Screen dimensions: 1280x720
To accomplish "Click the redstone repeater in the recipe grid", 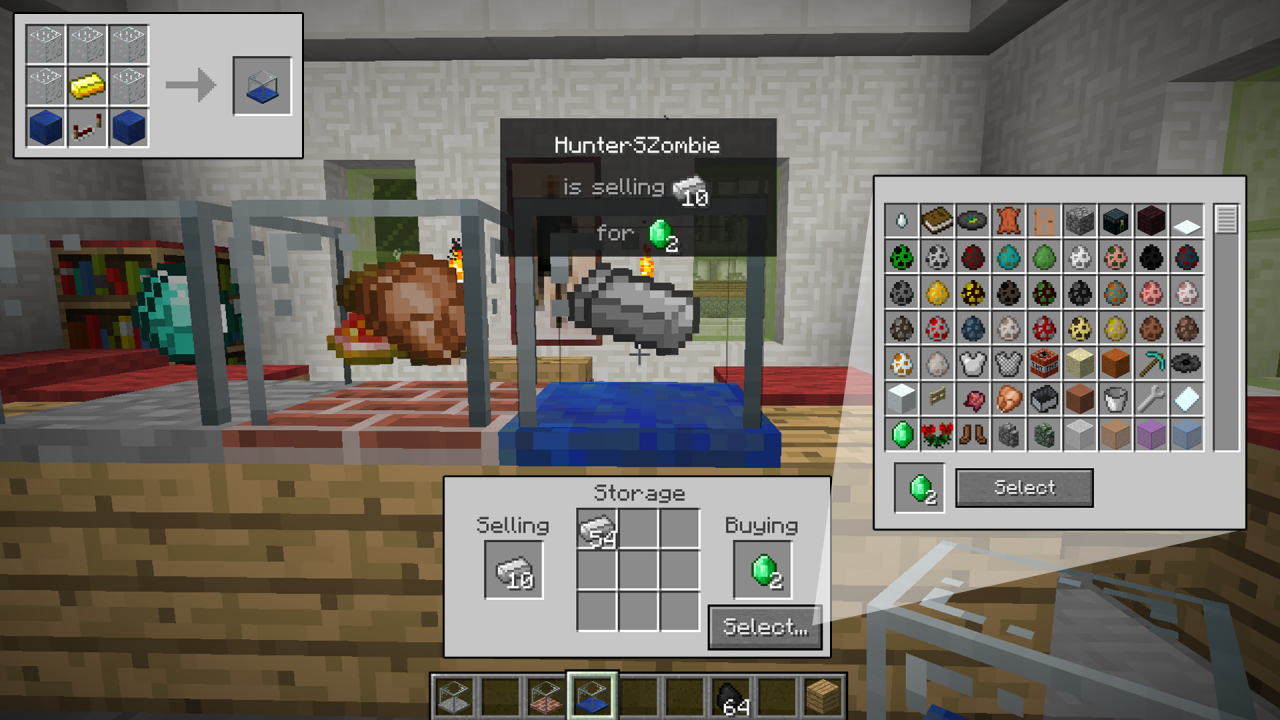I will 88,129.
